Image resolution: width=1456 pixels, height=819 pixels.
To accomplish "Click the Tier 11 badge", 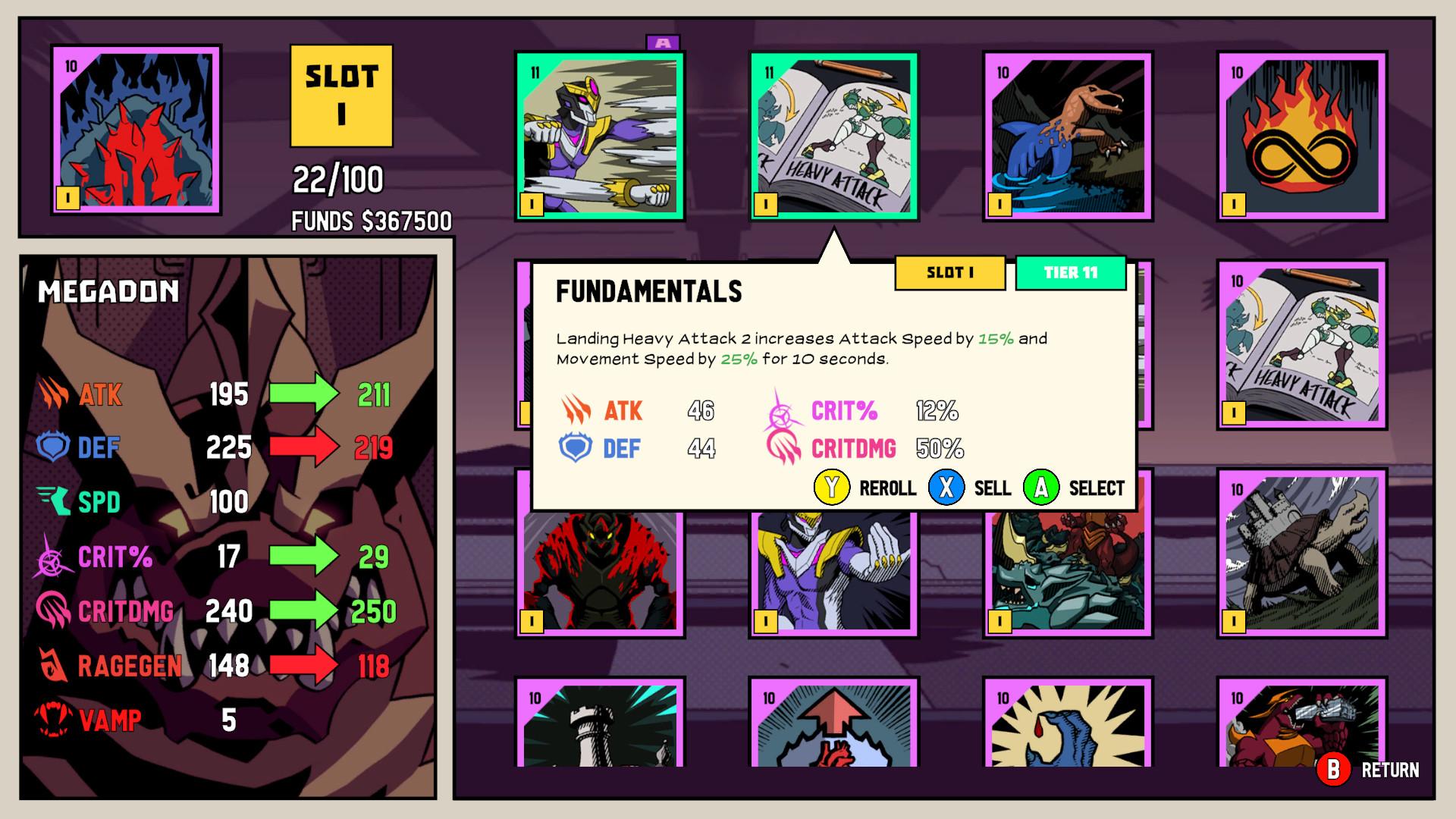I will tap(1071, 273).
